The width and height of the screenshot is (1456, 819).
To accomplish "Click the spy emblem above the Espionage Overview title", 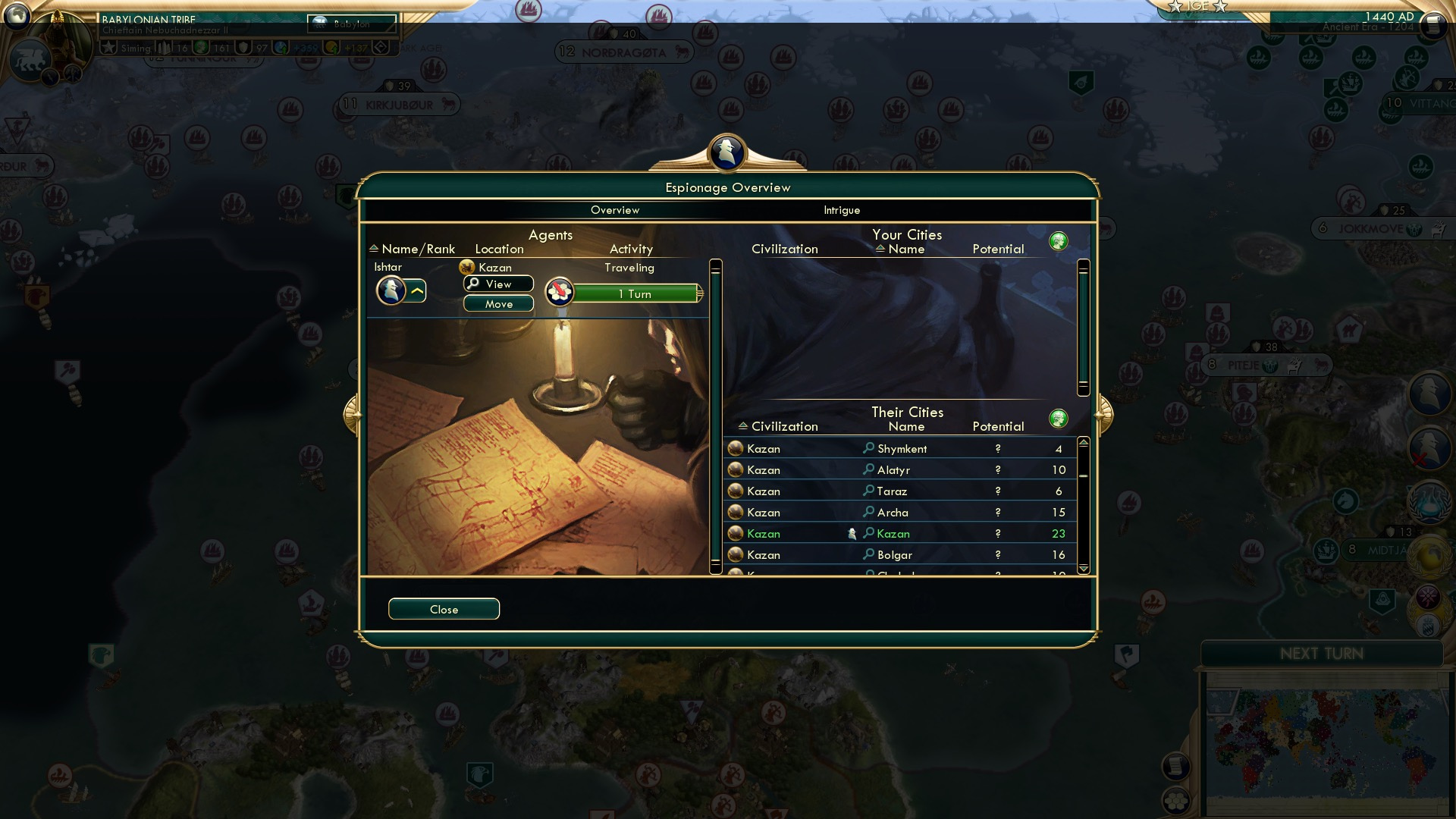I will 726,152.
